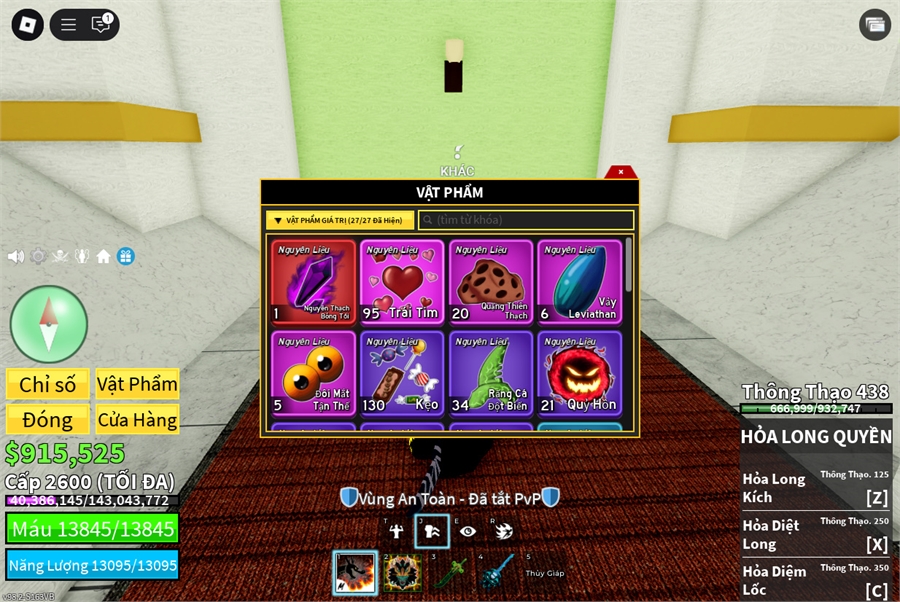This screenshot has width=900, height=602.
Task: Choose the Đôi Mắt Tận Thế eyes item
Action: pos(313,373)
